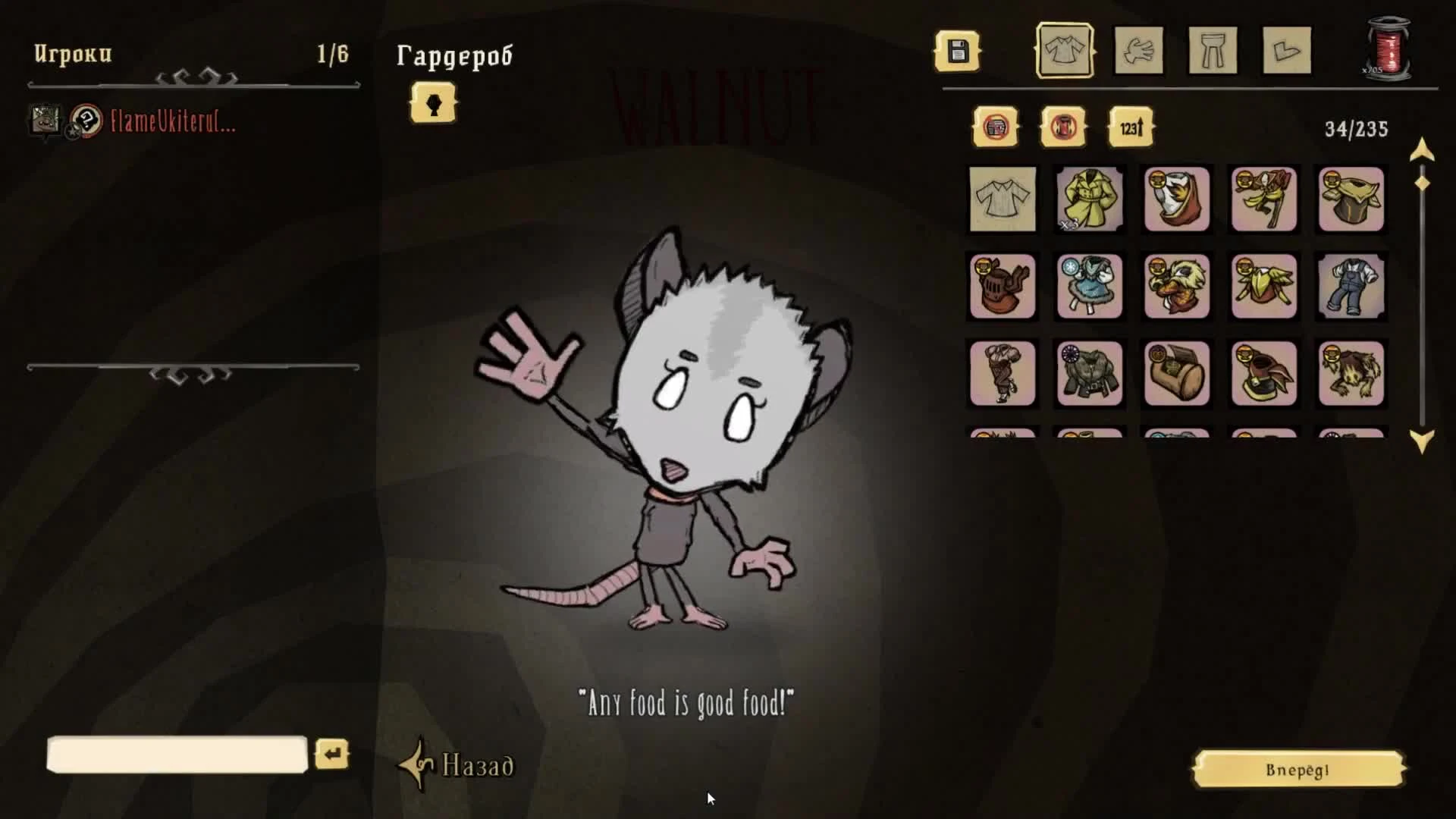This screenshot has width=1456, height=819.
Task: Toggle the hide-owned-items filter
Action: click(x=996, y=127)
